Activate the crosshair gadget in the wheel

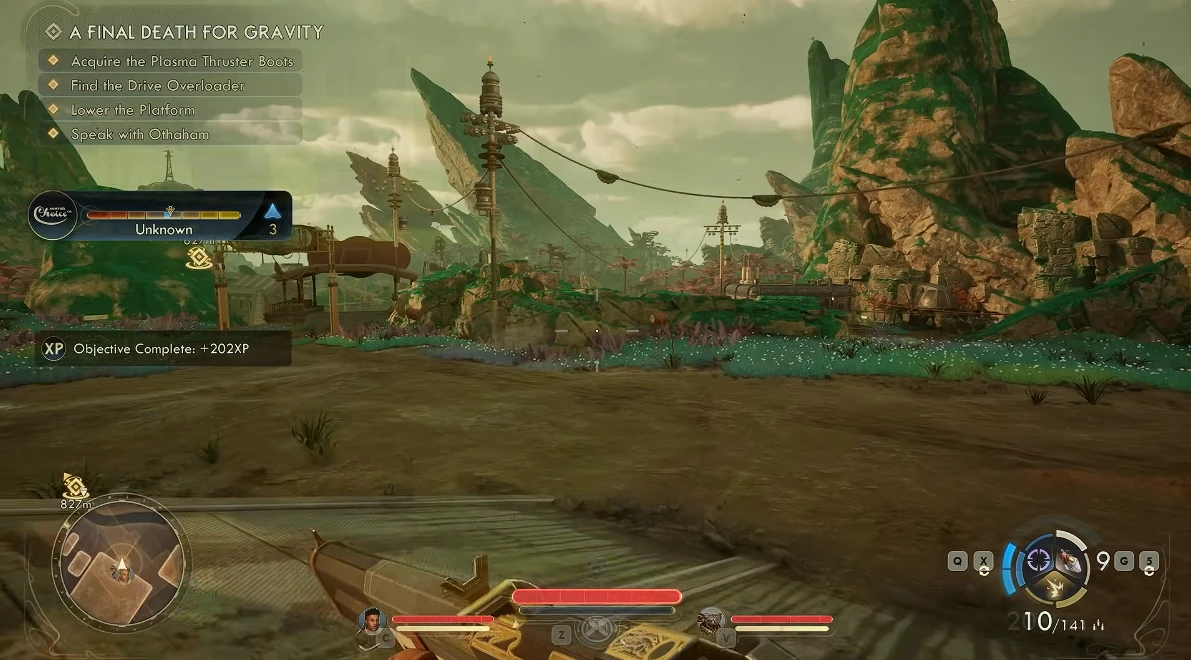[x=1039, y=558]
